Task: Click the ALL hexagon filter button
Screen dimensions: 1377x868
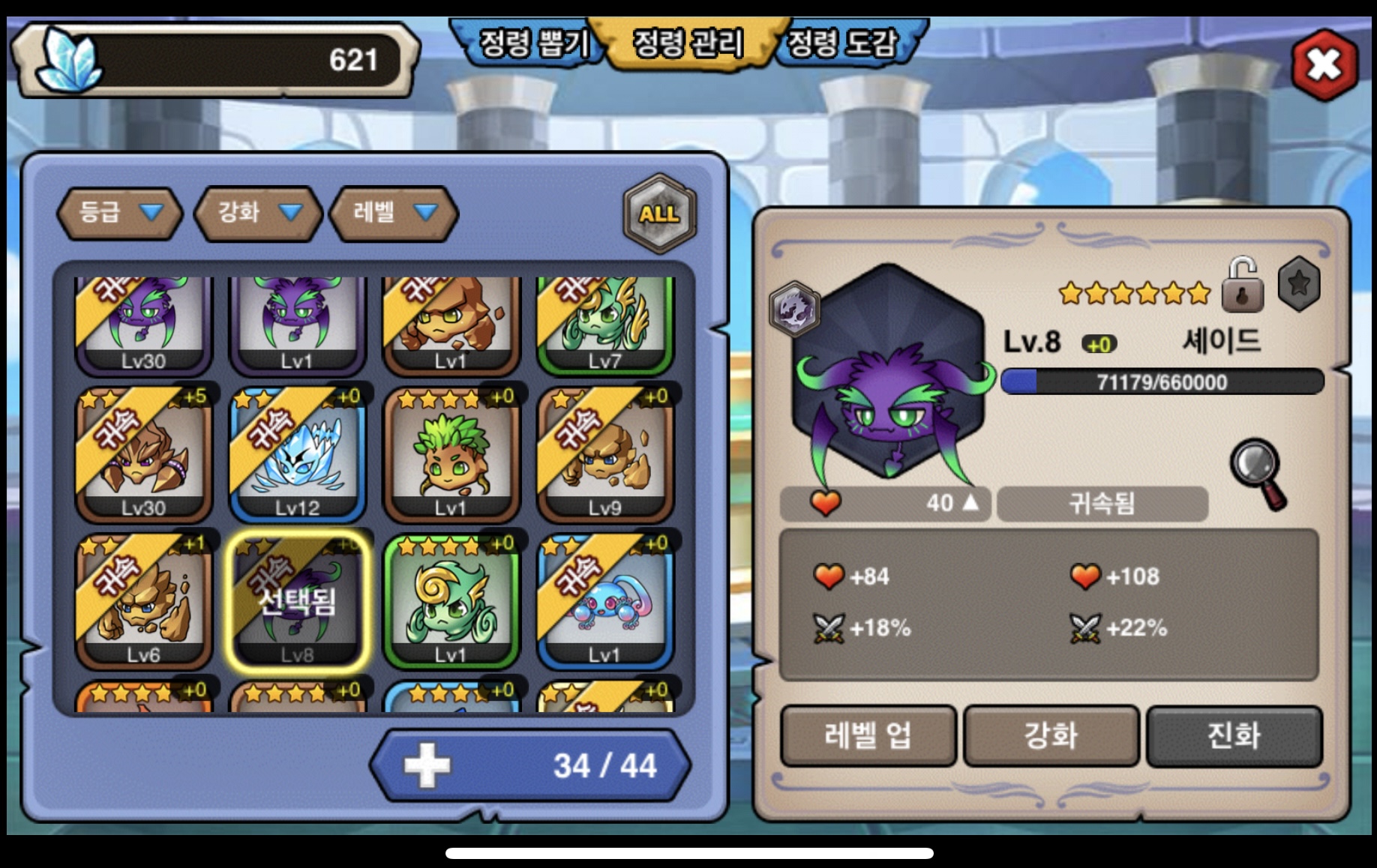Action: (x=659, y=214)
